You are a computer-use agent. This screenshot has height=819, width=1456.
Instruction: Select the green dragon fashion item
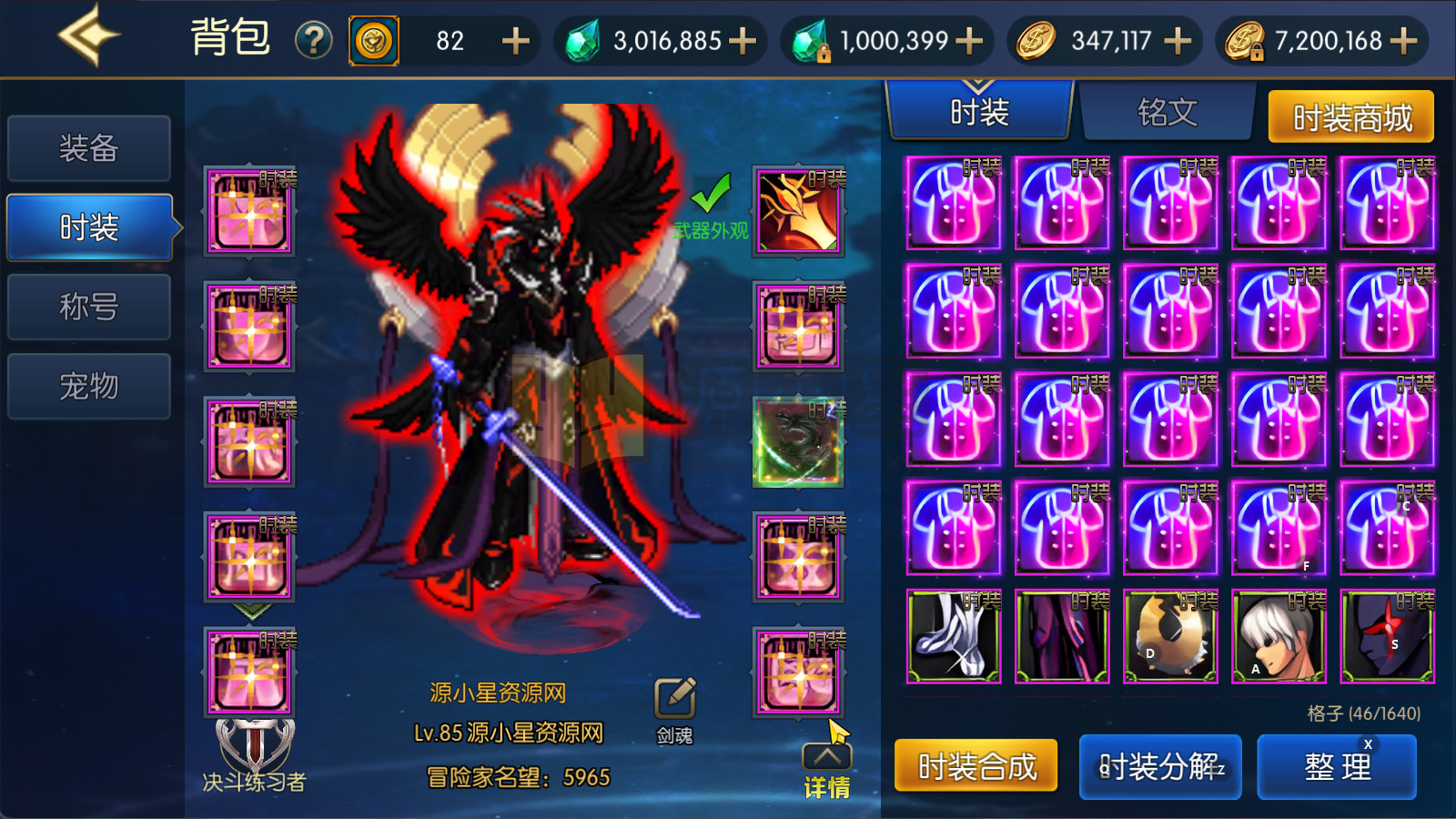coord(798,443)
